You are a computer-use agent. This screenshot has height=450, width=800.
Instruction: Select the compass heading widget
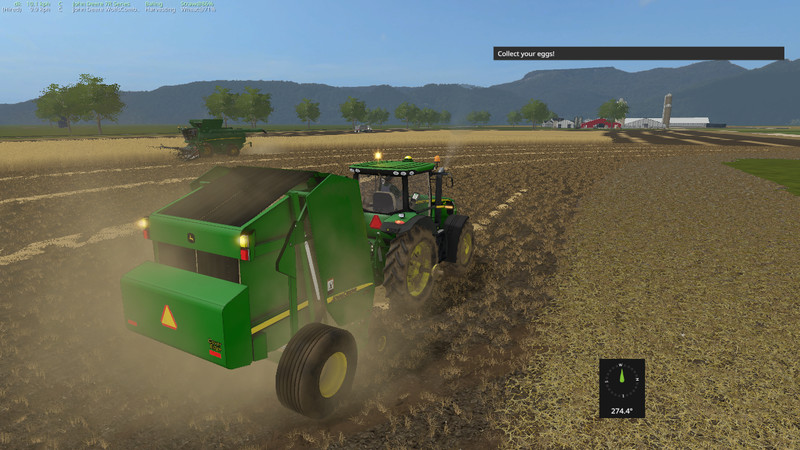[621, 387]
